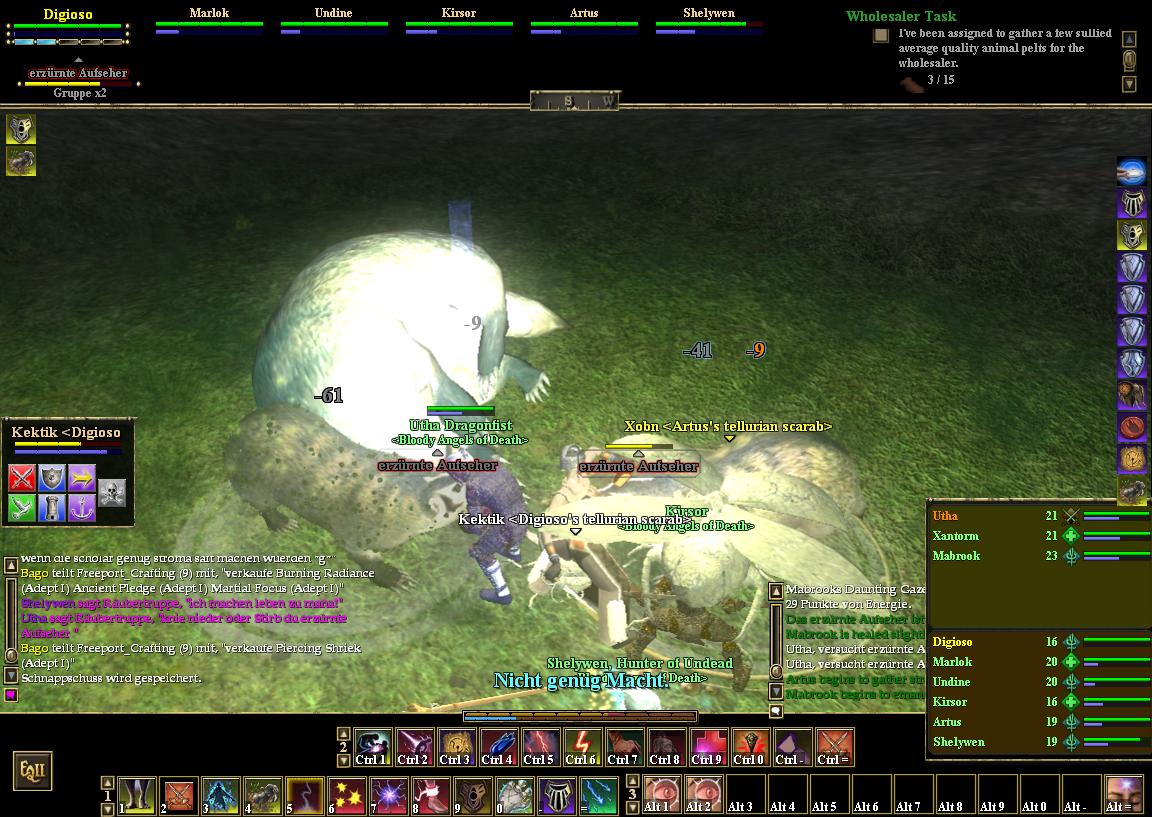Click the wolf-head buff icon under player frame
This screenshot has height=817, width=1152.
tap(21, 129)
